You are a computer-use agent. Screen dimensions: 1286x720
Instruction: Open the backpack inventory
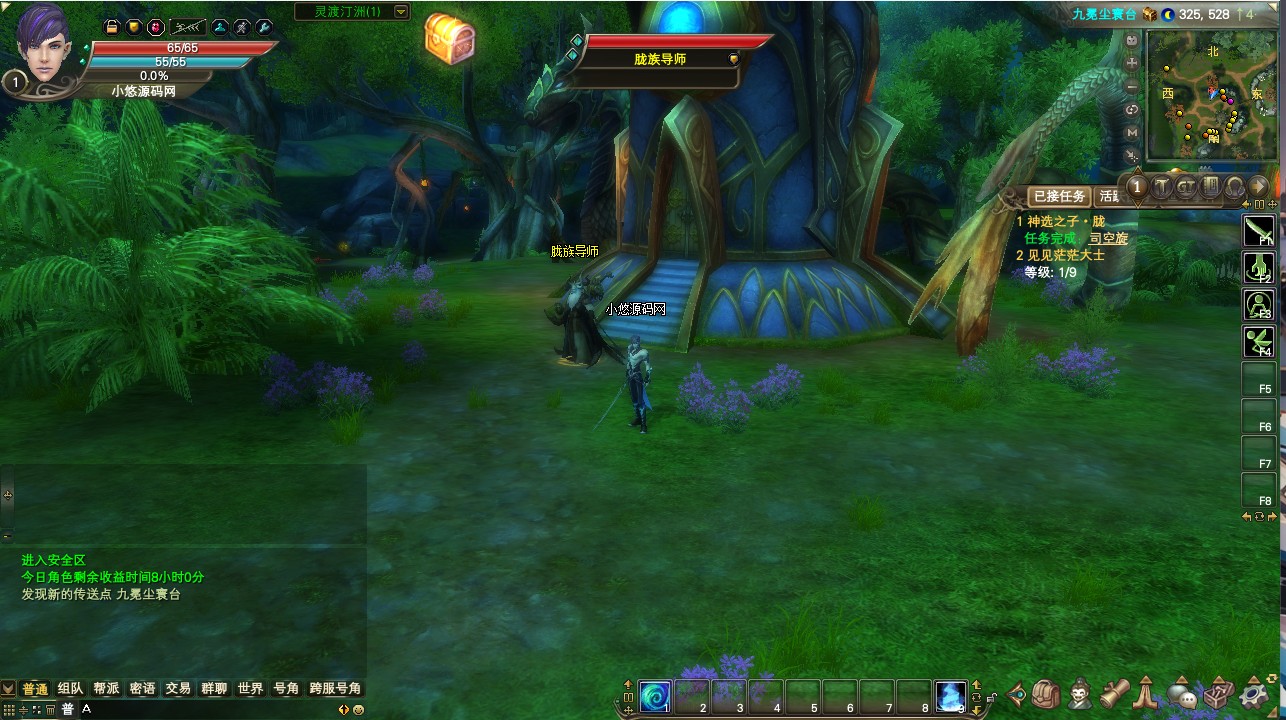point(1046,693)
